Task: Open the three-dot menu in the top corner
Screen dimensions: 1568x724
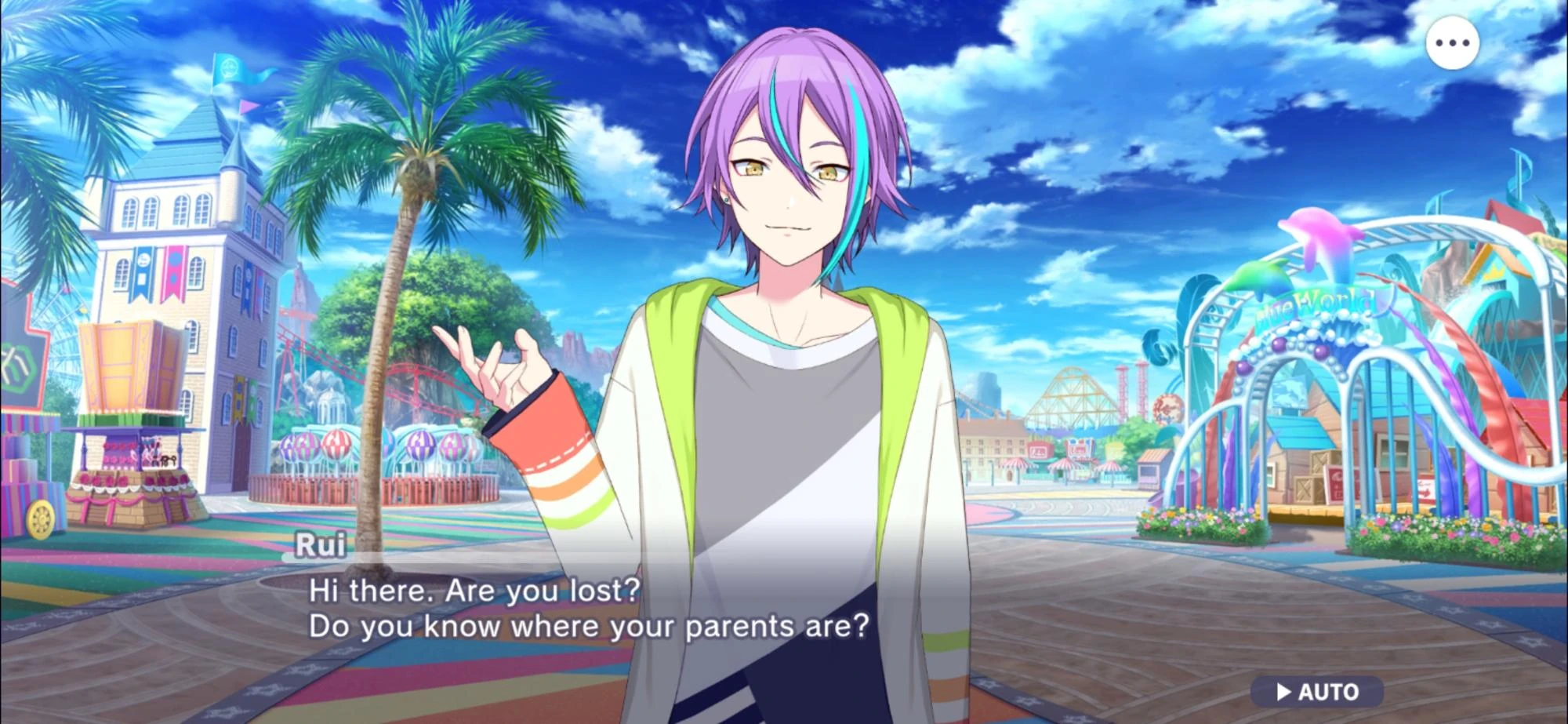Action: (x=1452, y=43)
